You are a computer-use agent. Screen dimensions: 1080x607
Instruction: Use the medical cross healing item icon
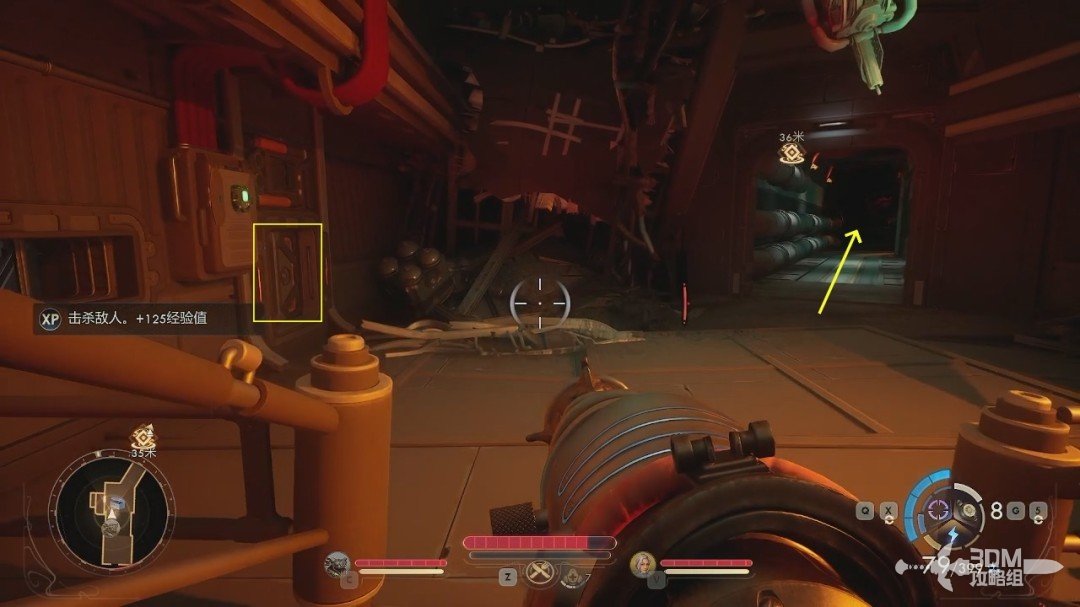[572, 575]
